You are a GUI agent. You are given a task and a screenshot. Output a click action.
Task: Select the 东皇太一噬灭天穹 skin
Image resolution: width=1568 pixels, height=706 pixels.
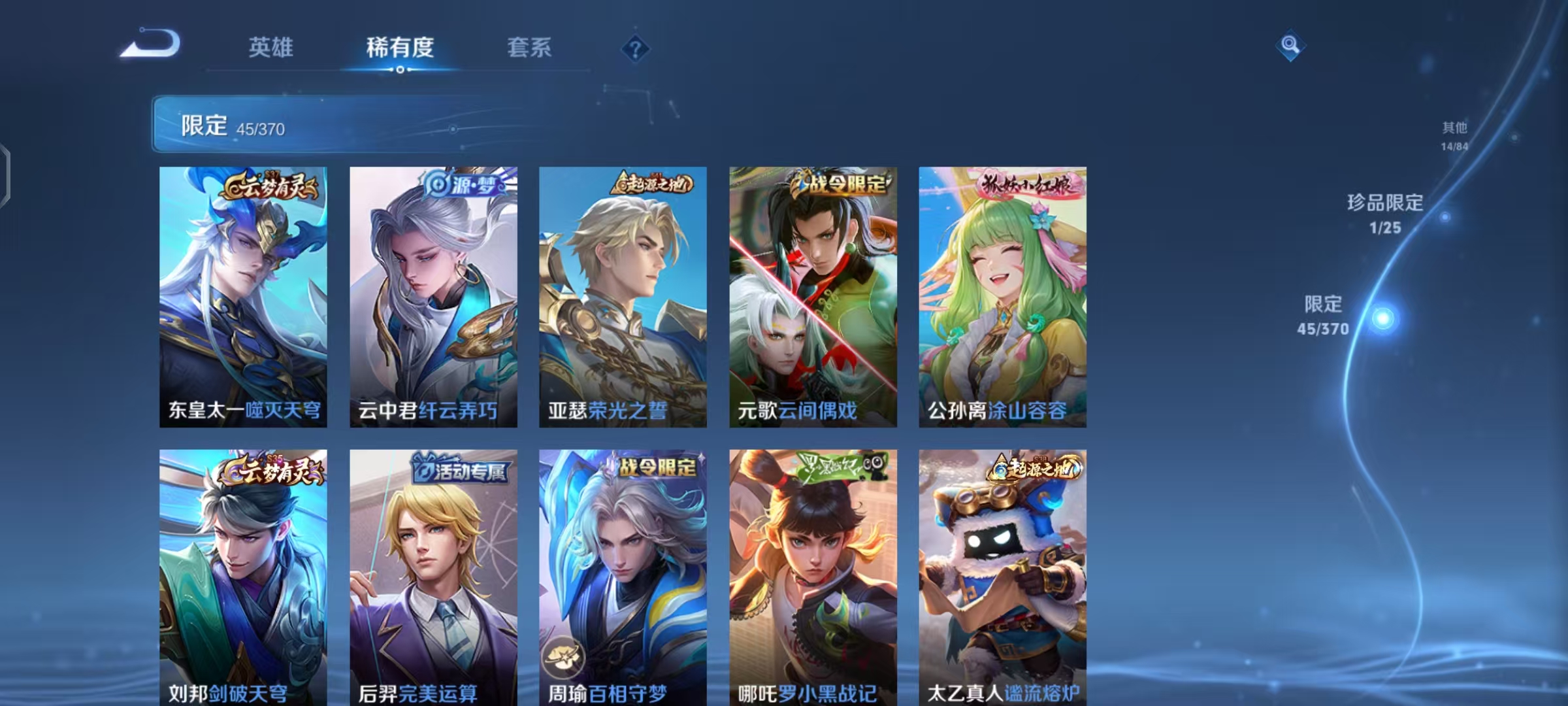[x=243, y=294]
